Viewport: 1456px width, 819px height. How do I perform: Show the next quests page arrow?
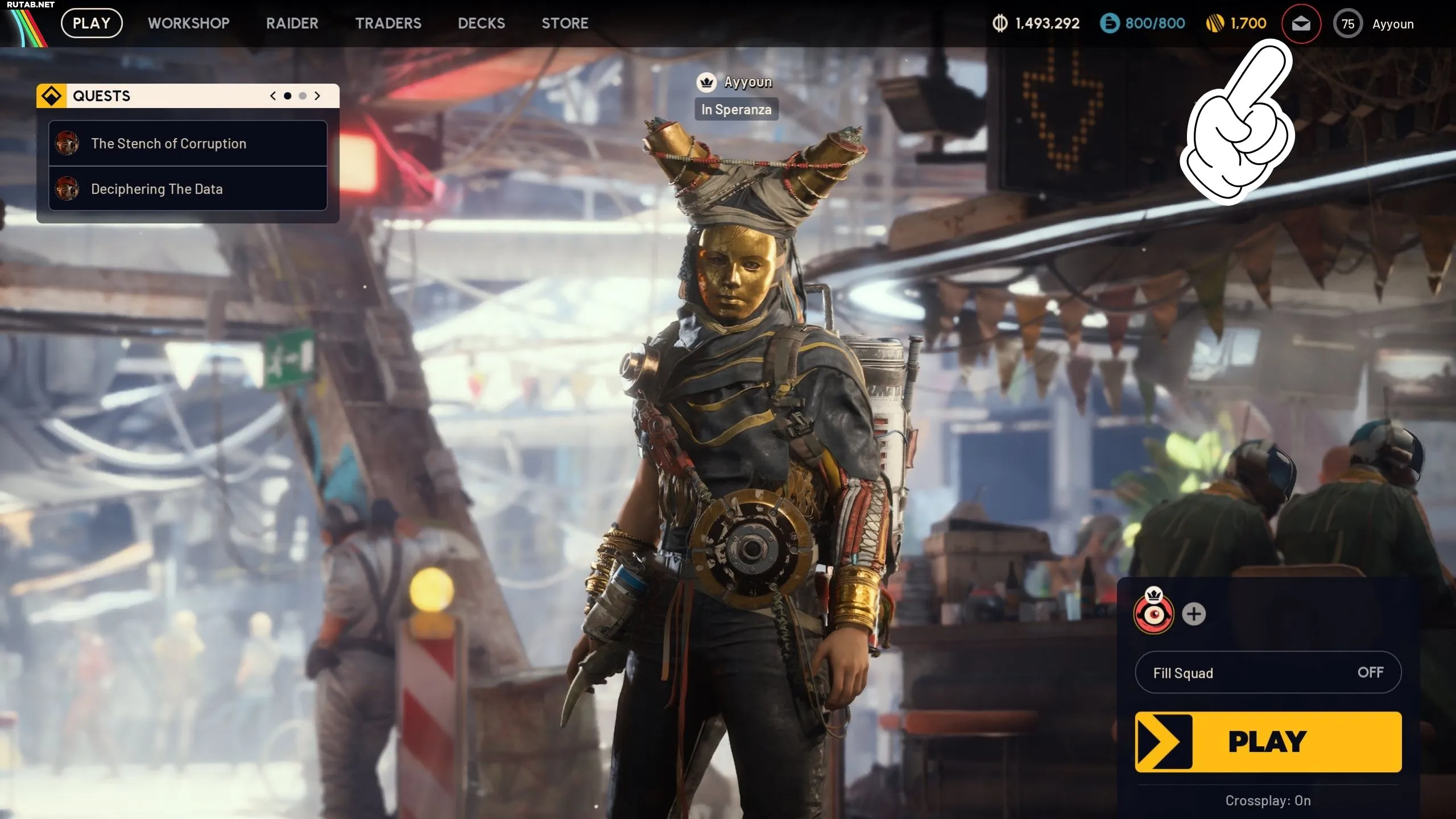click(x=317, y=96)
